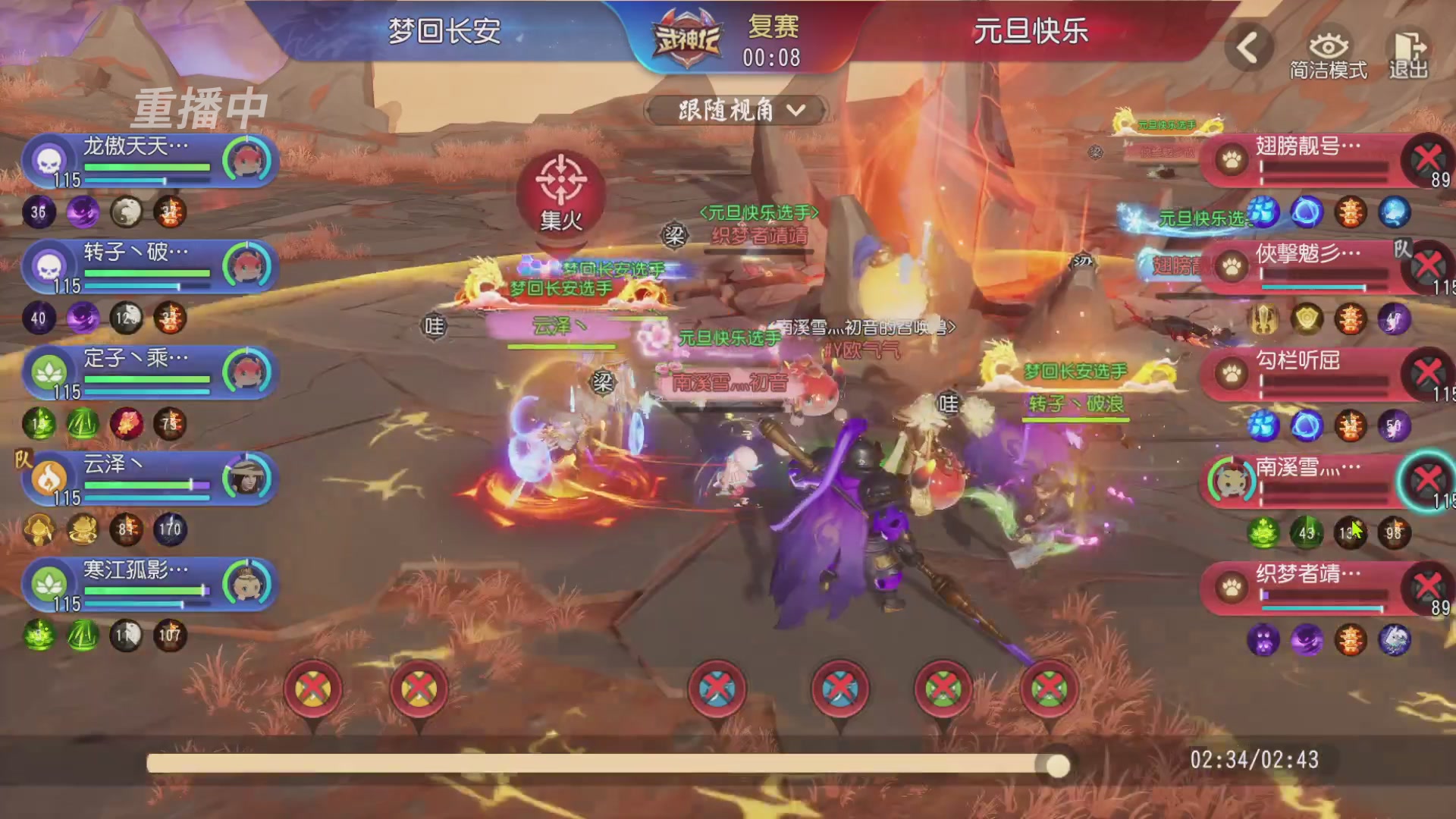Click the skull icon on 转子丶破浪's frame
The image size is (1456, 819).
[x=49, y=265]
